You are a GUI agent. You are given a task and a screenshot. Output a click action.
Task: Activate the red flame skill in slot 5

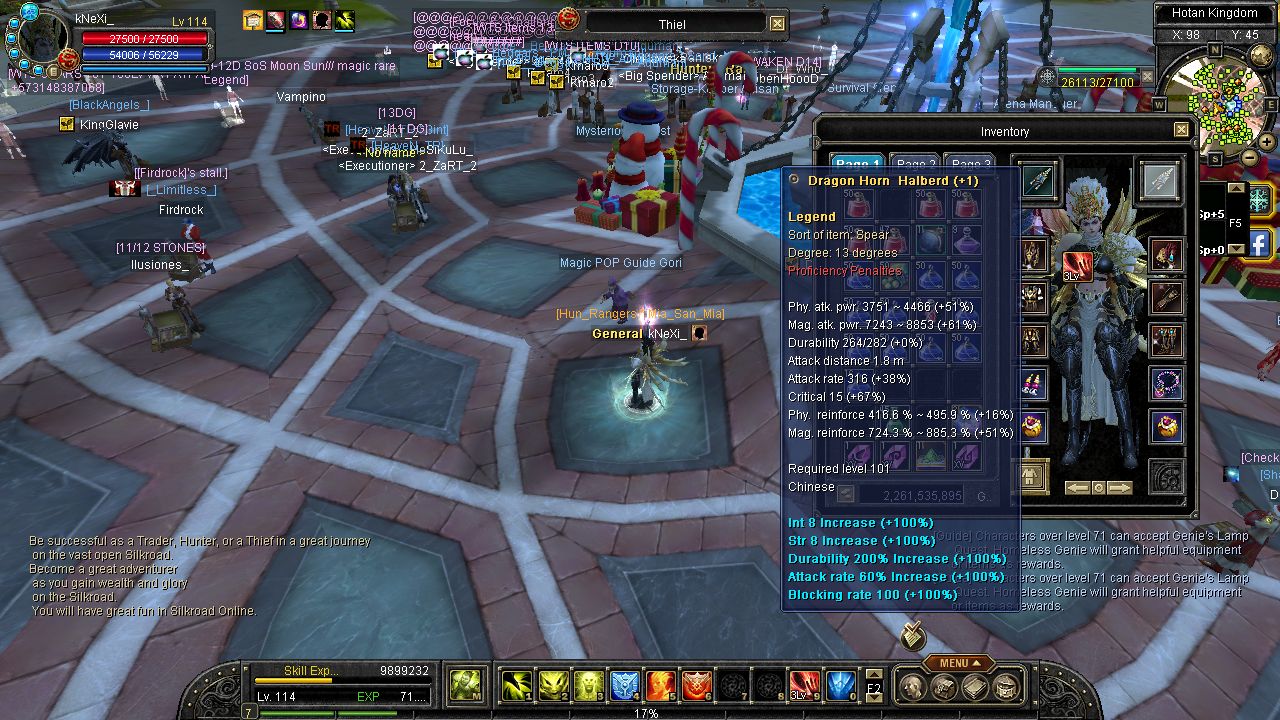click(x=659, y=685)
